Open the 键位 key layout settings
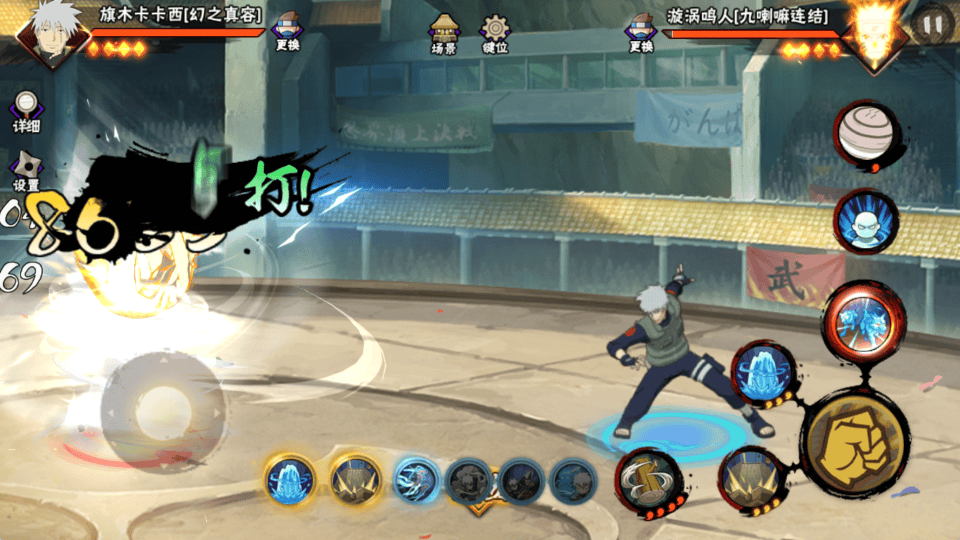 (494, 34)
